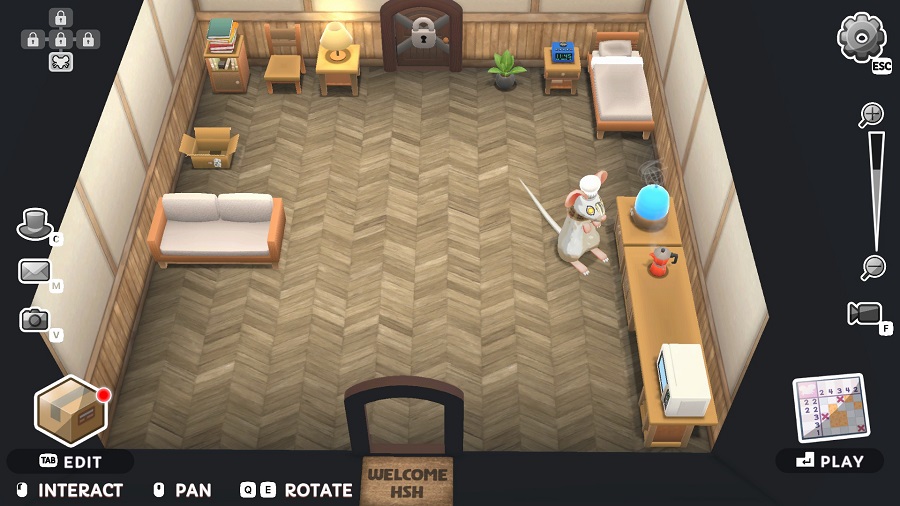Activate the photo camera mode icon

tap(34, 320)
